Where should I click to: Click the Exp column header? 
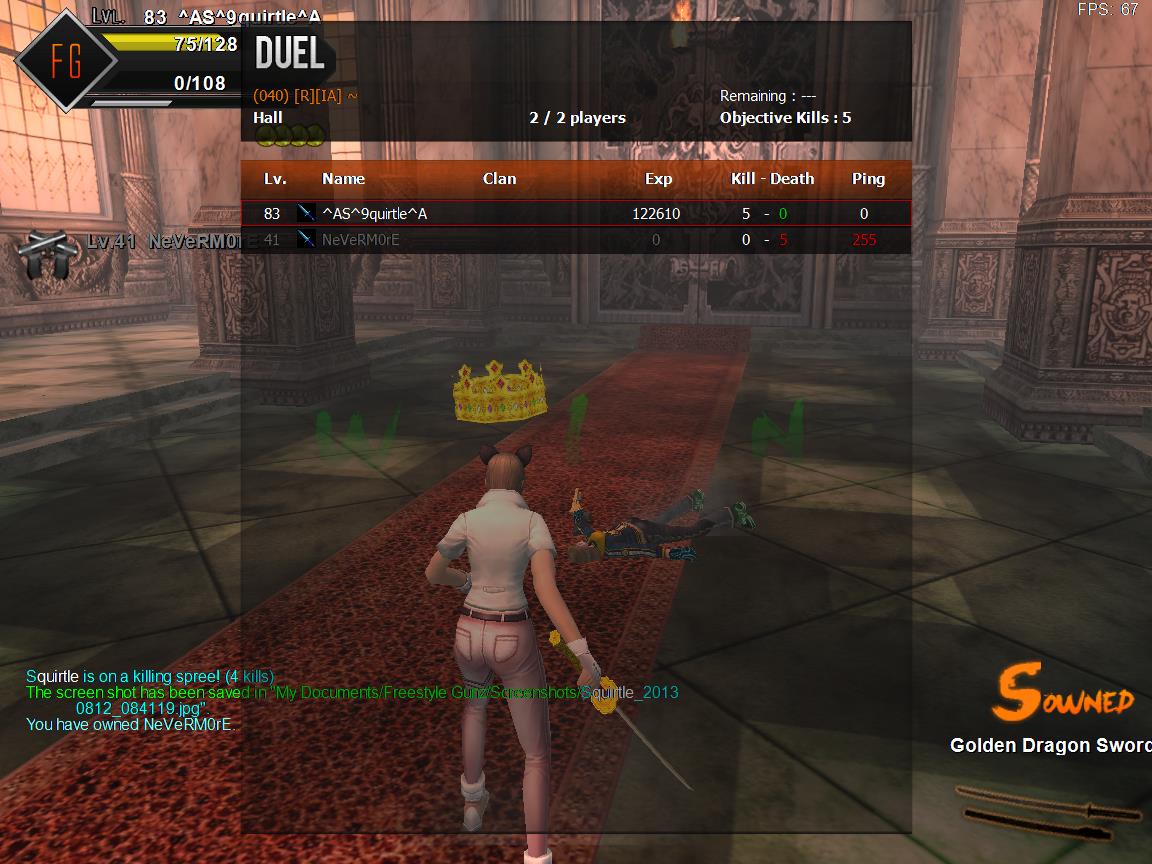tap(658, 179)
